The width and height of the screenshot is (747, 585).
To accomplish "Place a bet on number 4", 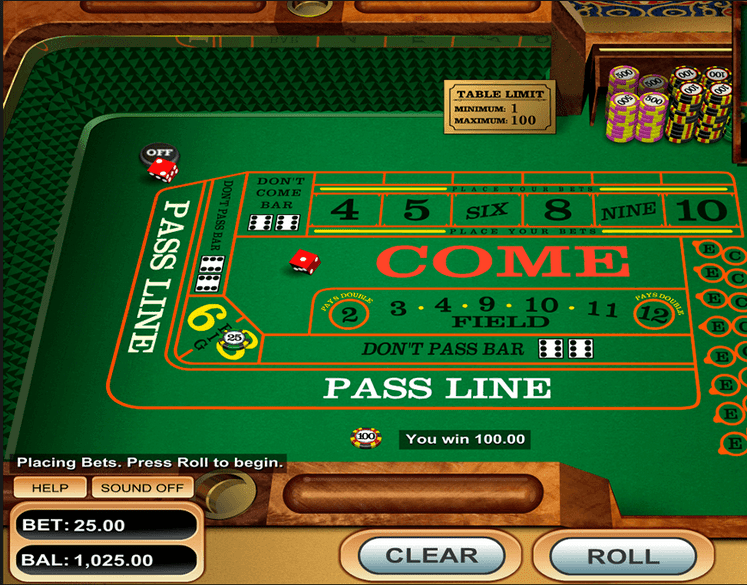I will pos(344,210).
